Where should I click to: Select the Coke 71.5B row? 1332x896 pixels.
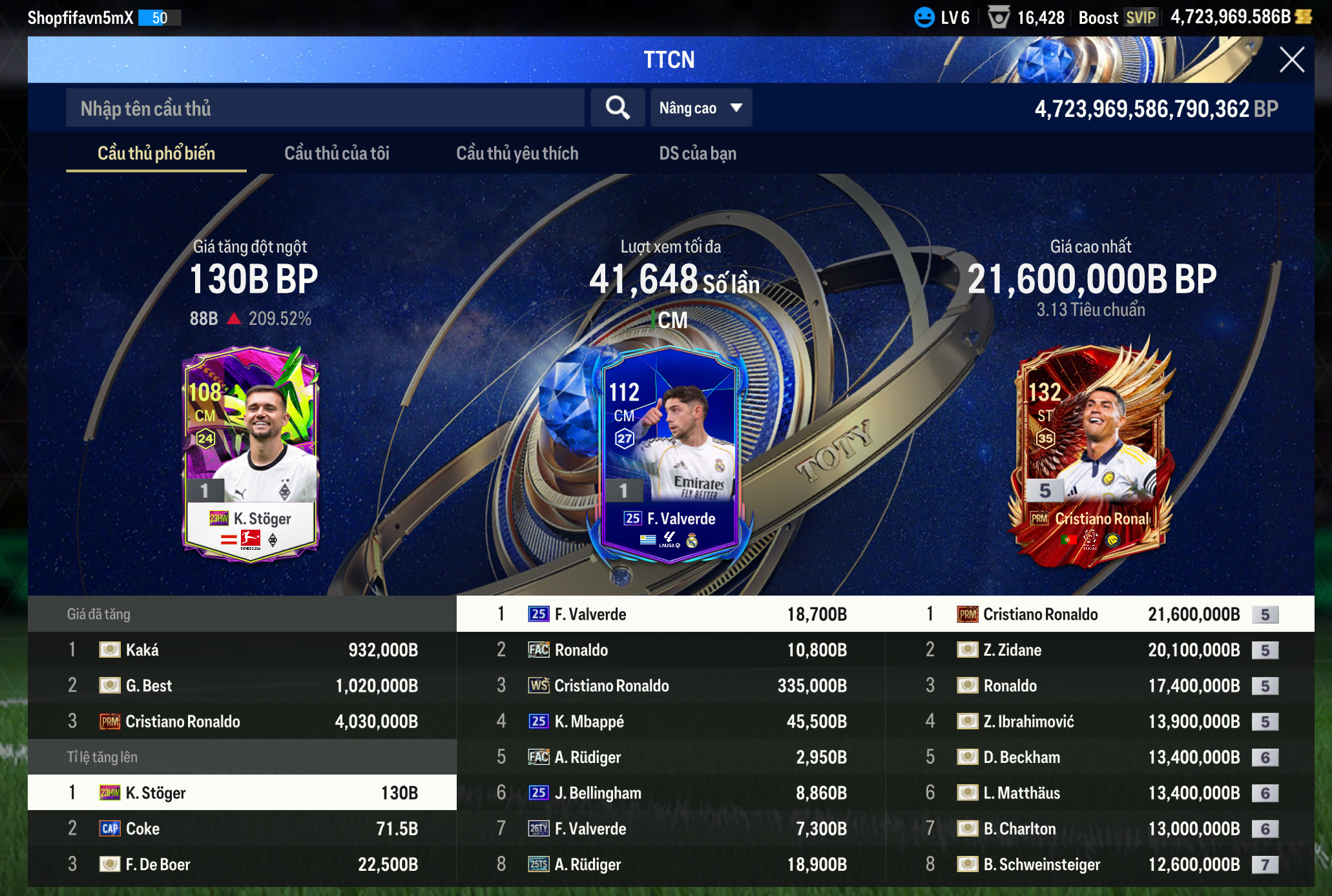point(242,829)
